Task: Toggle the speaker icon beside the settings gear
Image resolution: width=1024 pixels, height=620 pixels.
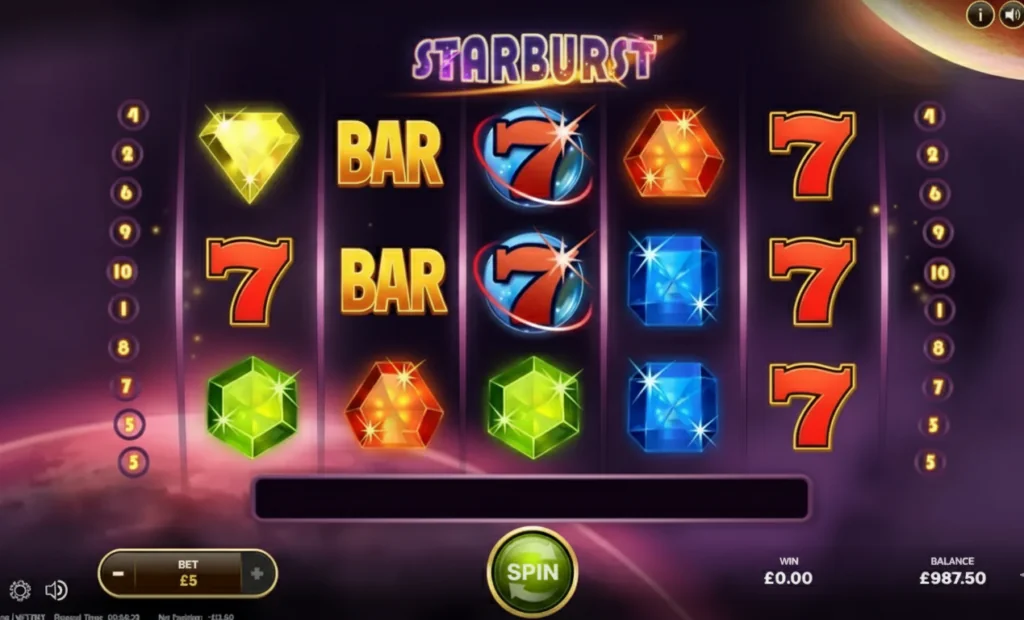Action: tap(56, 590)
